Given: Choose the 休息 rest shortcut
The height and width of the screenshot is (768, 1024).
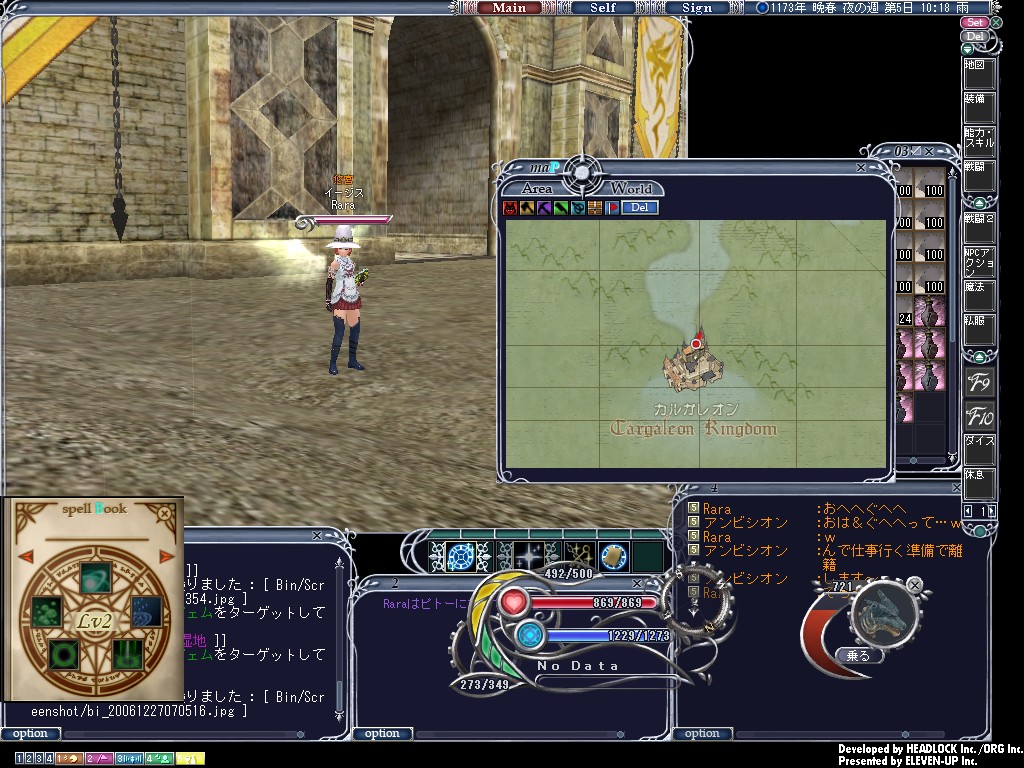Looking at the screenshot, I should 979,482.
